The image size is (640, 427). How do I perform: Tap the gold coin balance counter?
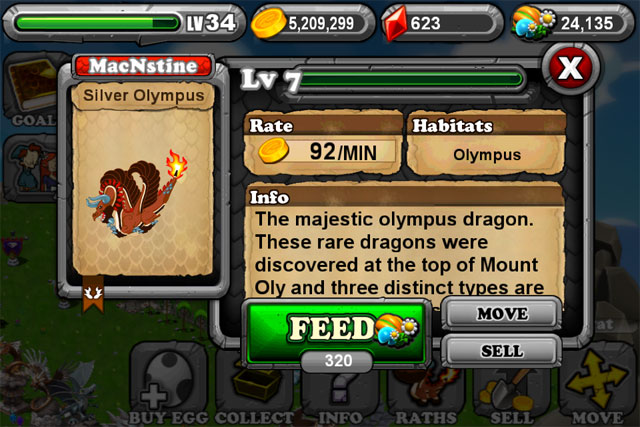click(310, 21)
